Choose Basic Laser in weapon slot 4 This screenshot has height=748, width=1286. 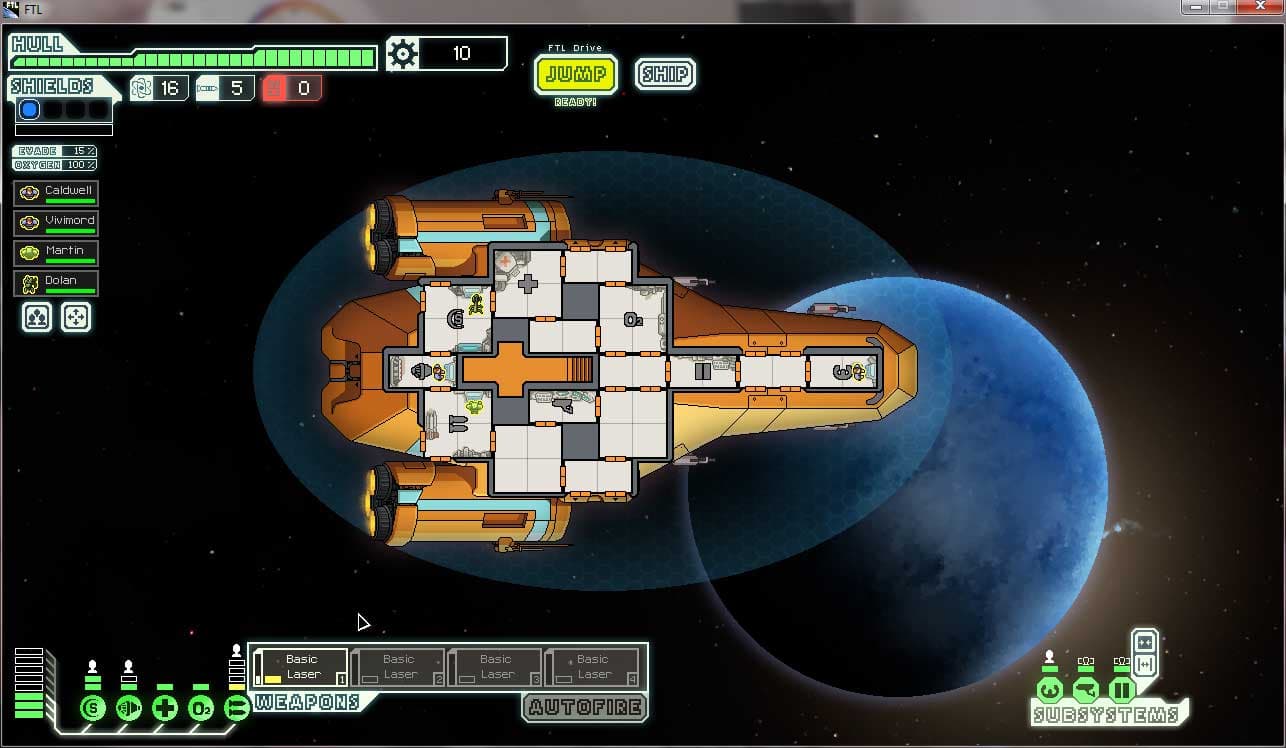pyautogui.click(x=592, y=667)
